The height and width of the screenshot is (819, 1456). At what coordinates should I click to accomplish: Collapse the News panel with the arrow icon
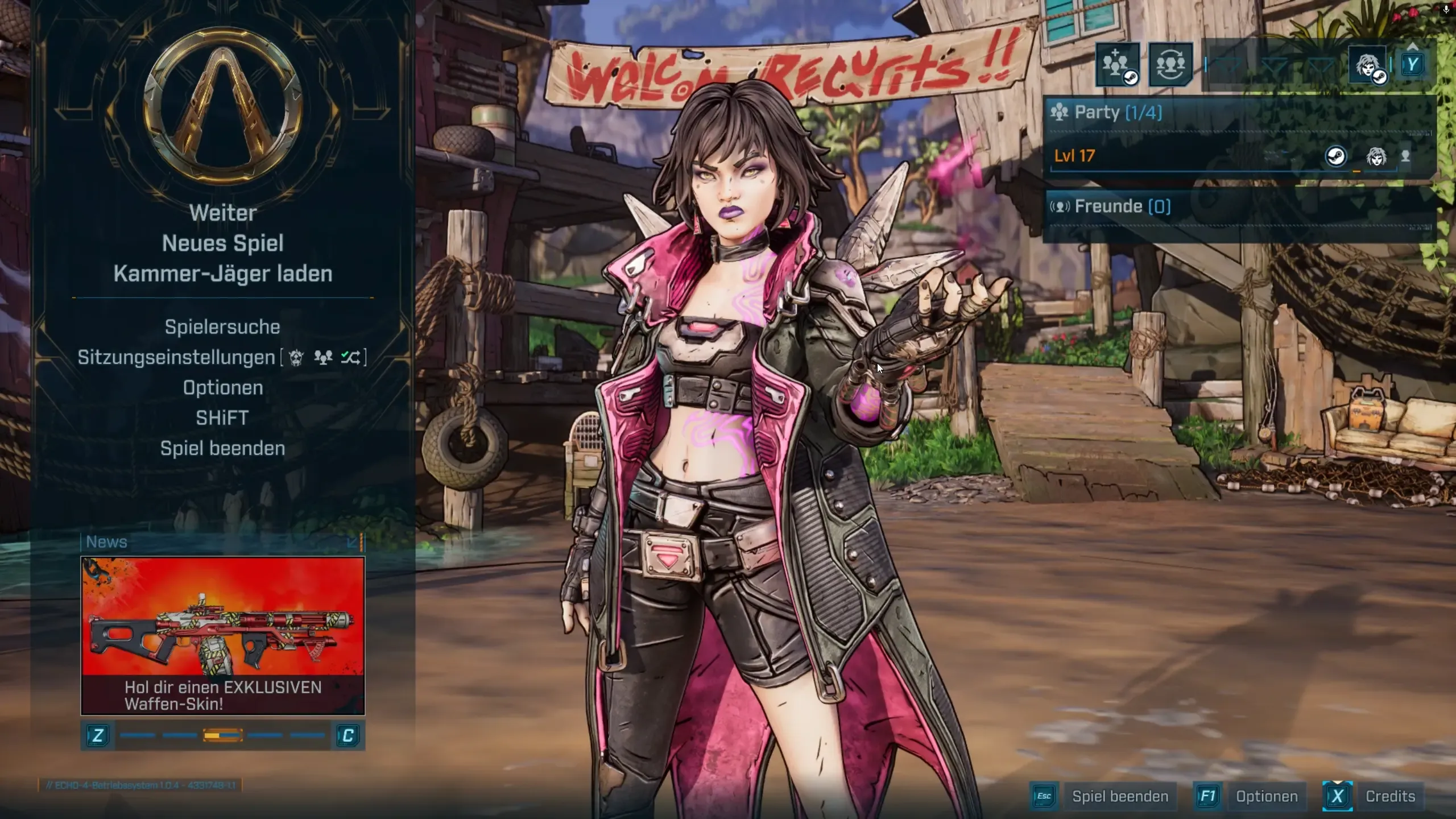[352, 542]
